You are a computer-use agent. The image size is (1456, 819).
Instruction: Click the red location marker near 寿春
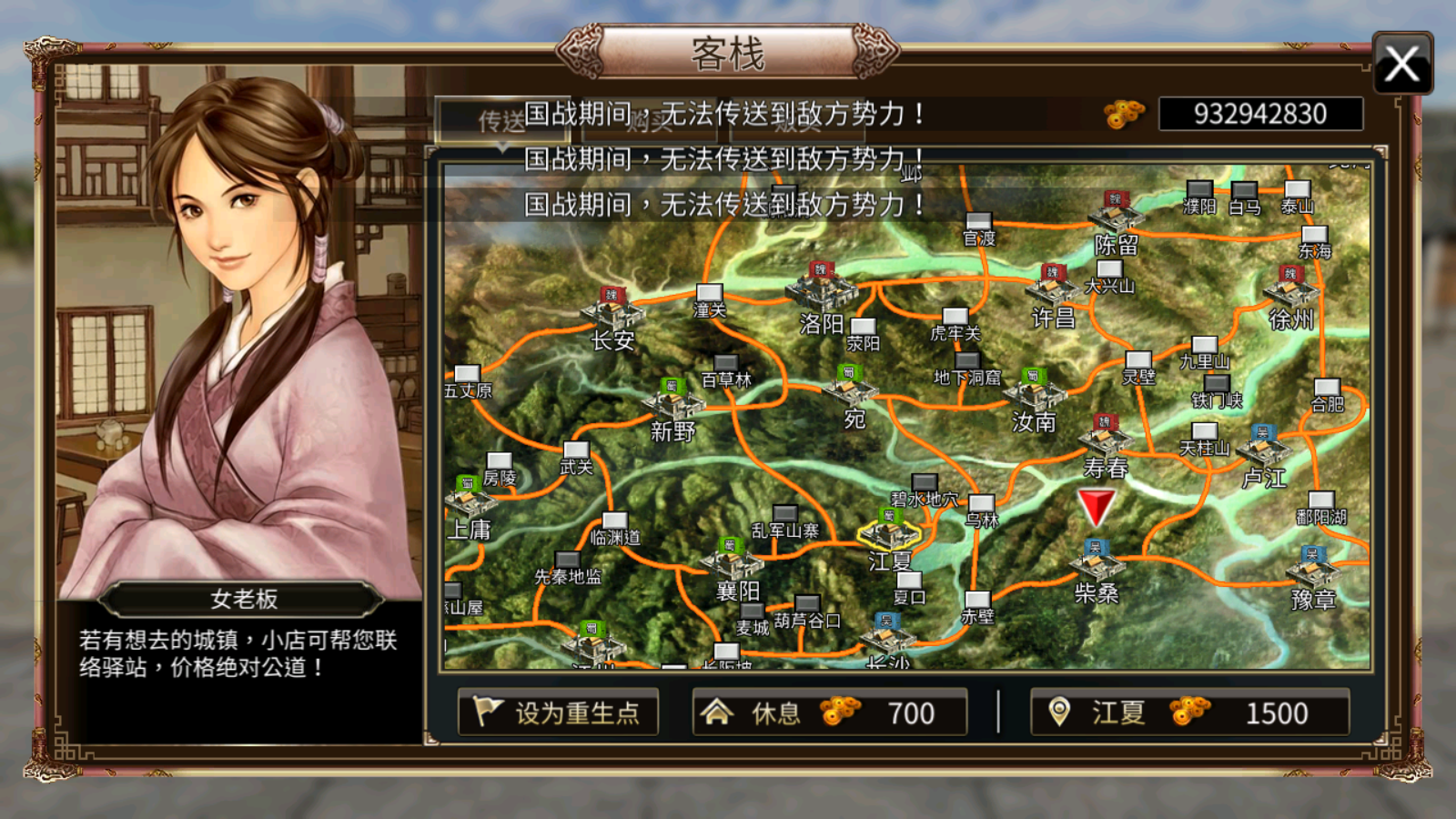(1097, 504)
